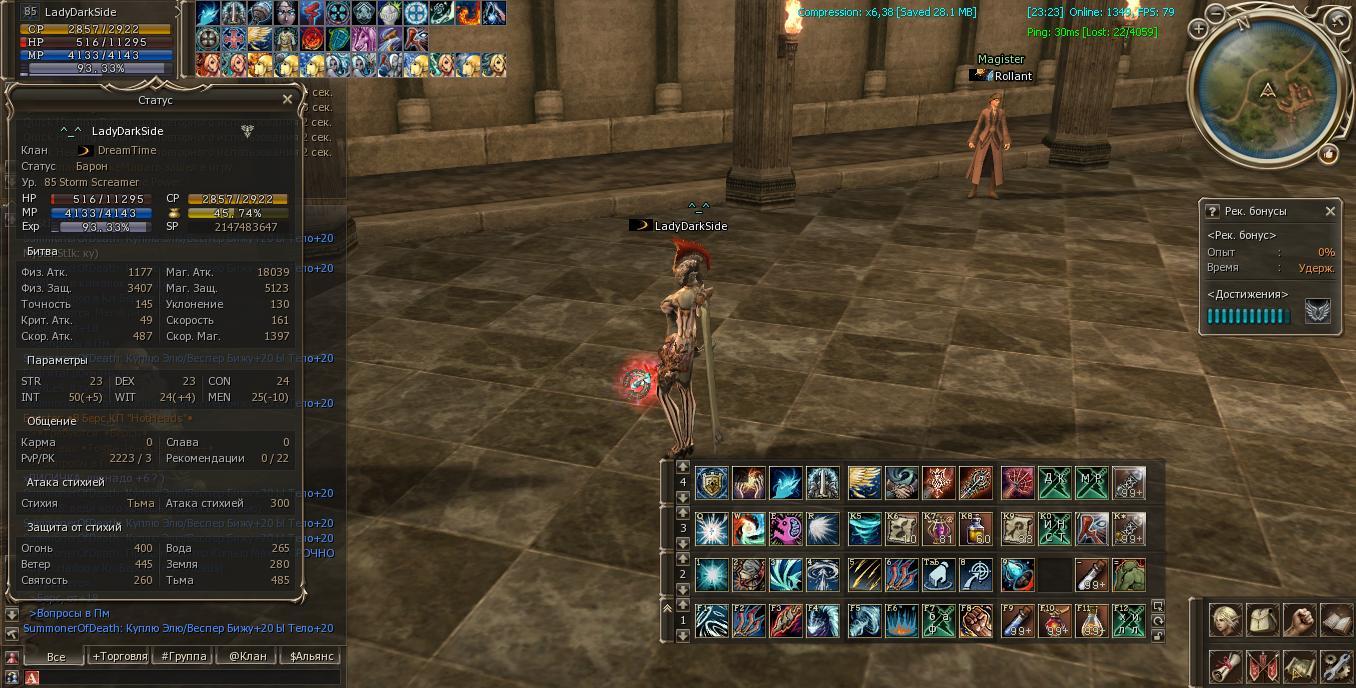This screenshot has width=1356, height=688.
Task: Open the clan banners icon
Action: (1262, 665)
